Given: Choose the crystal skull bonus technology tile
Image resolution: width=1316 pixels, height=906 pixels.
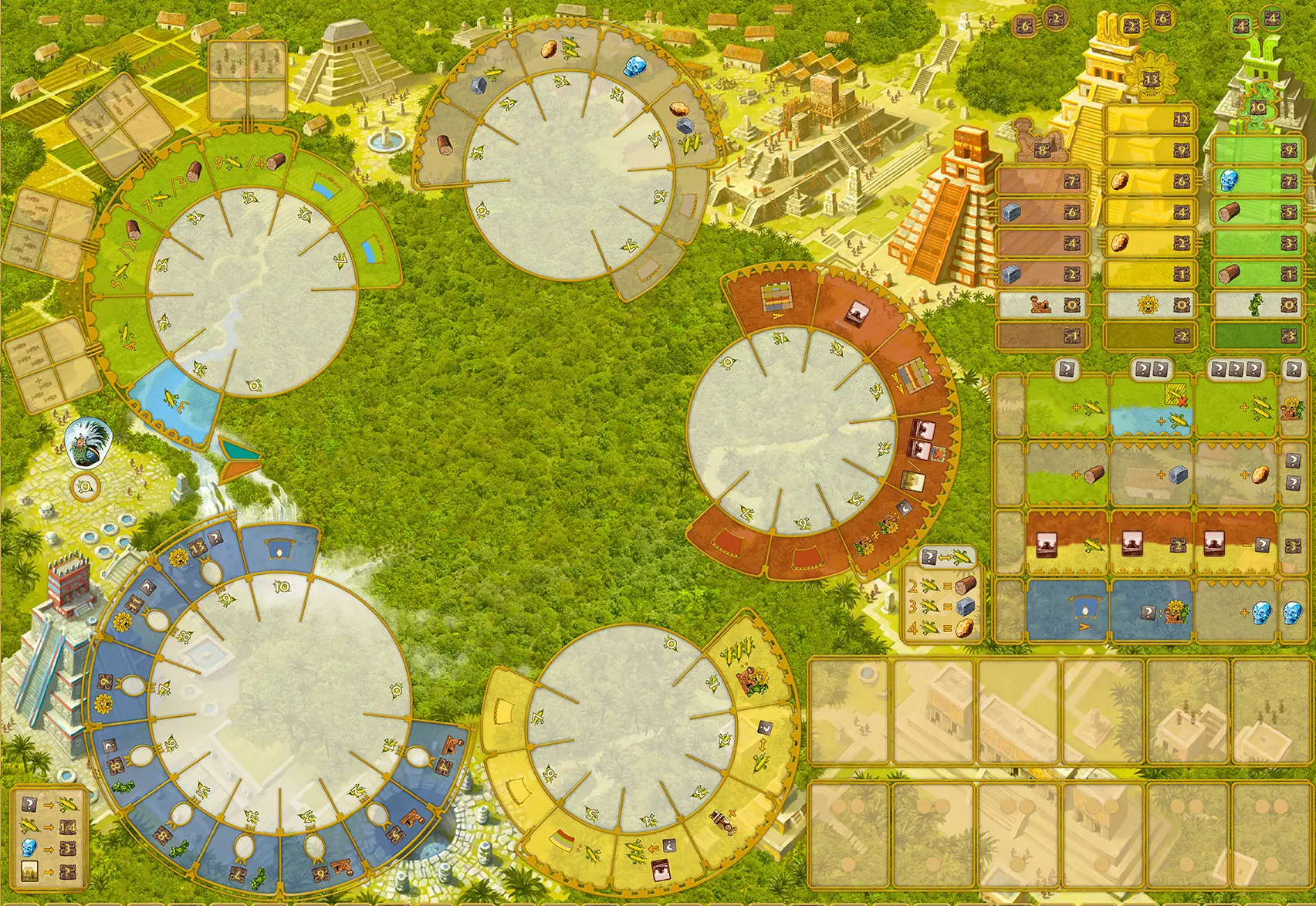Looking at the screenshot, I should click(1237, 612).
